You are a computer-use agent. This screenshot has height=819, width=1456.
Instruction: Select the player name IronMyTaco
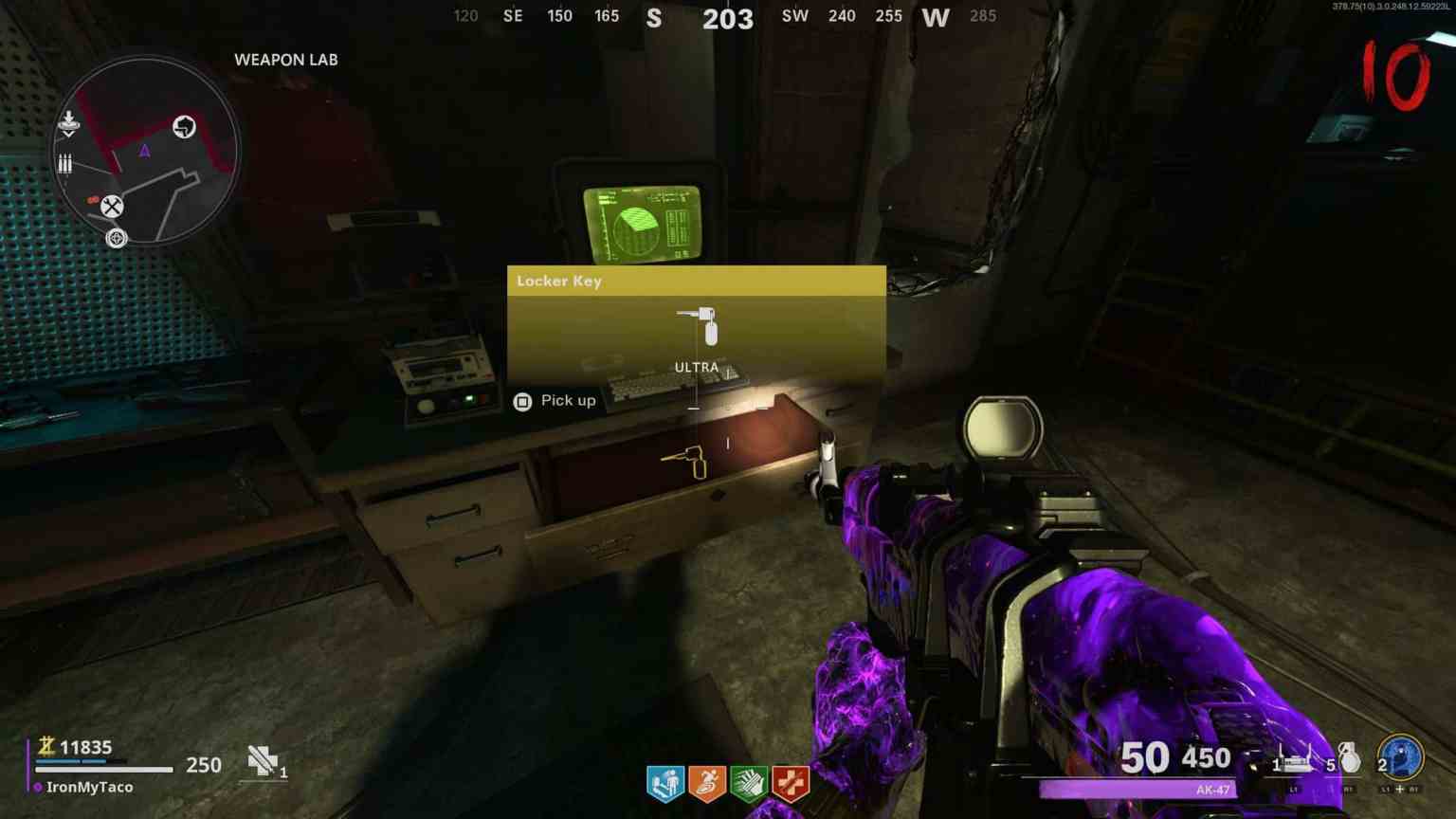(91, 787)
